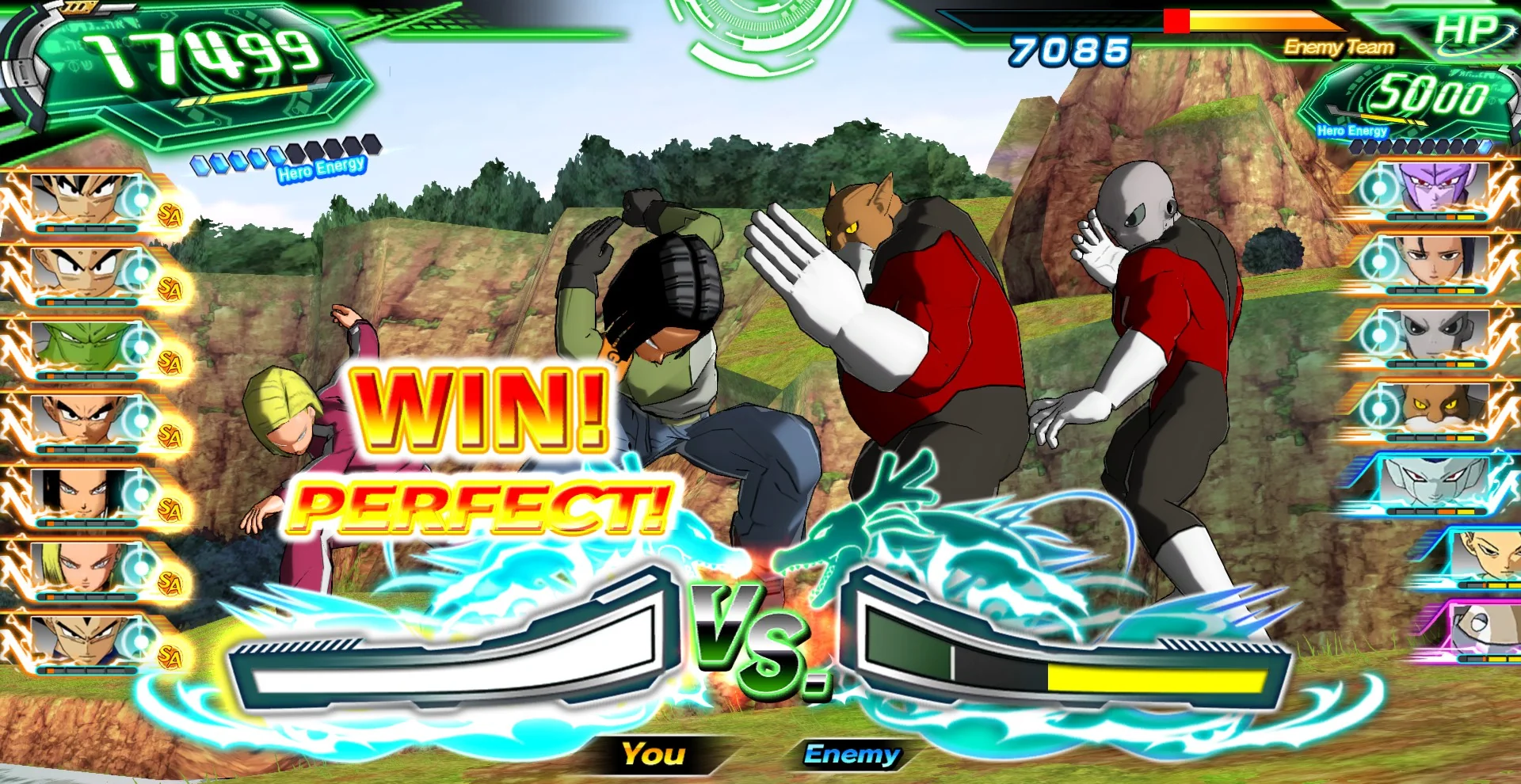Pick the blonde Android 18 portrait
The image size is (1521, 784).
[83, 566]
